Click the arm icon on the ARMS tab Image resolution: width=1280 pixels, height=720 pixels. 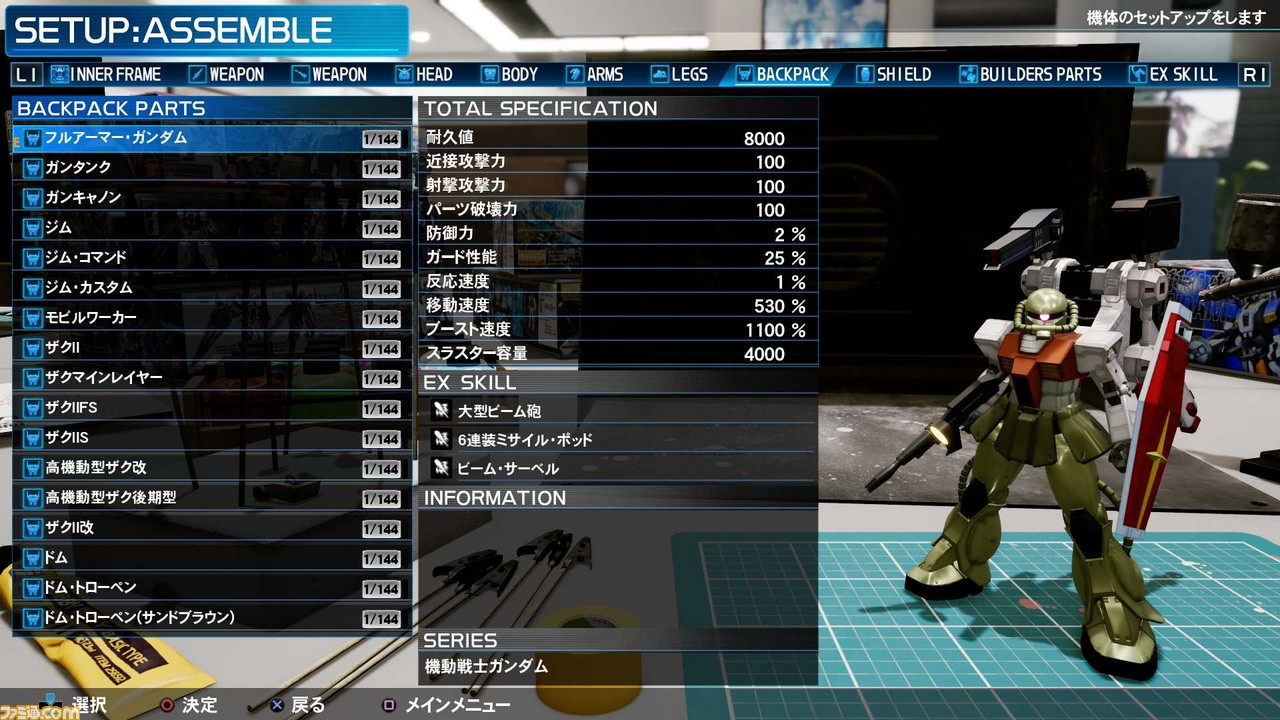coord(573,73)
